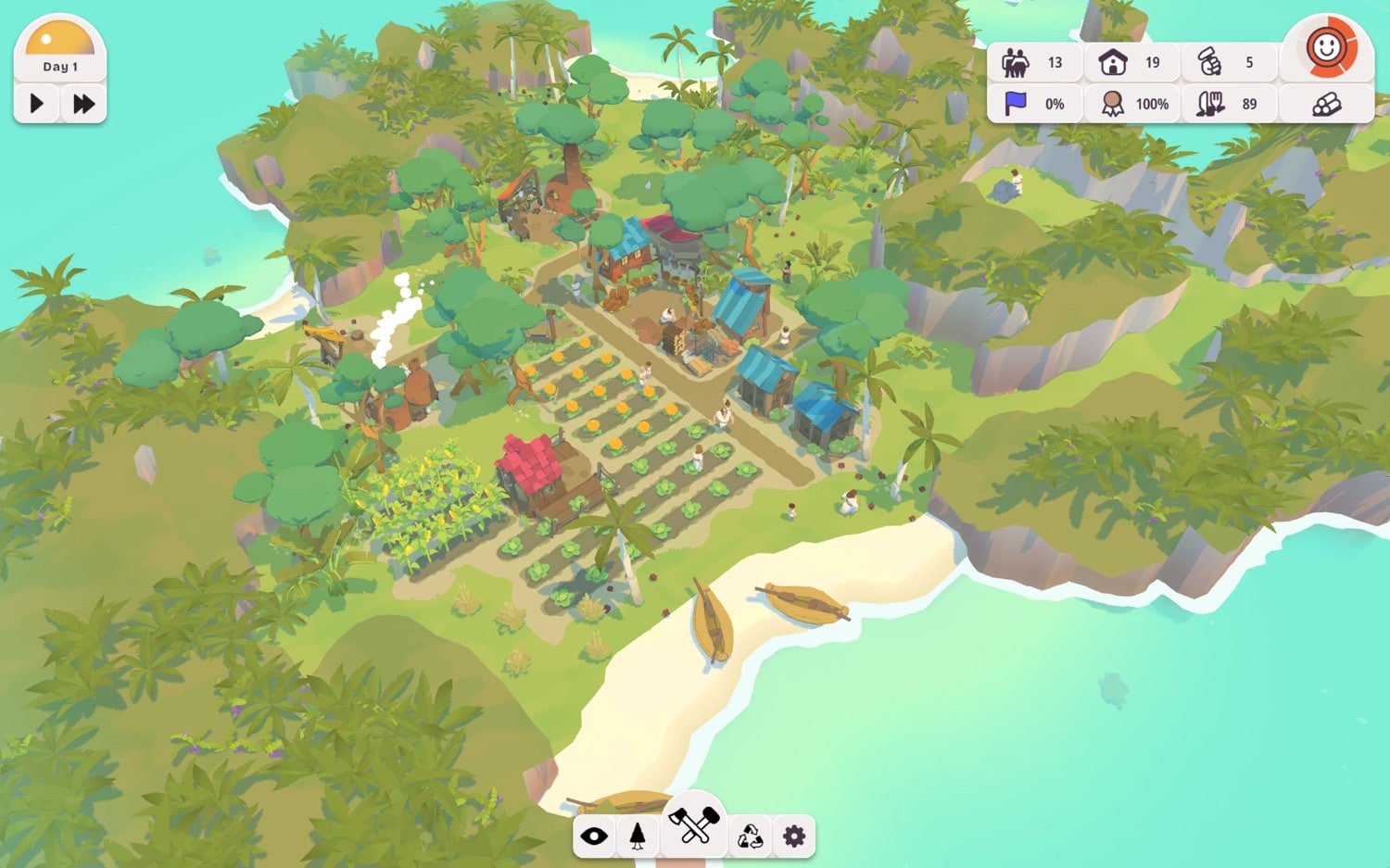The image size is (1390, 868).
Task: Select the tree planting tool
Action: 638,837
